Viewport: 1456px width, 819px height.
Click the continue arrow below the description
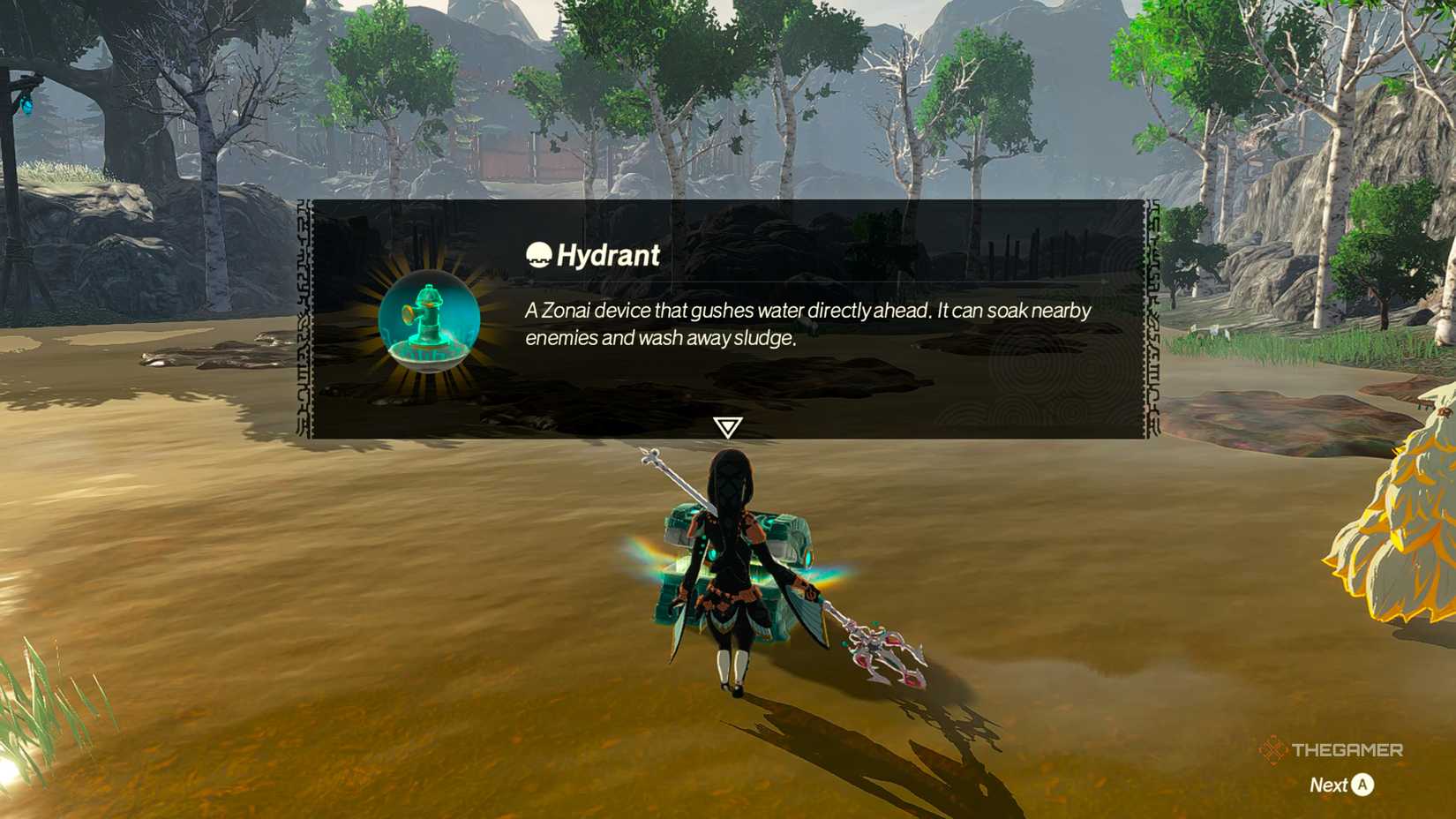(727, 428)
